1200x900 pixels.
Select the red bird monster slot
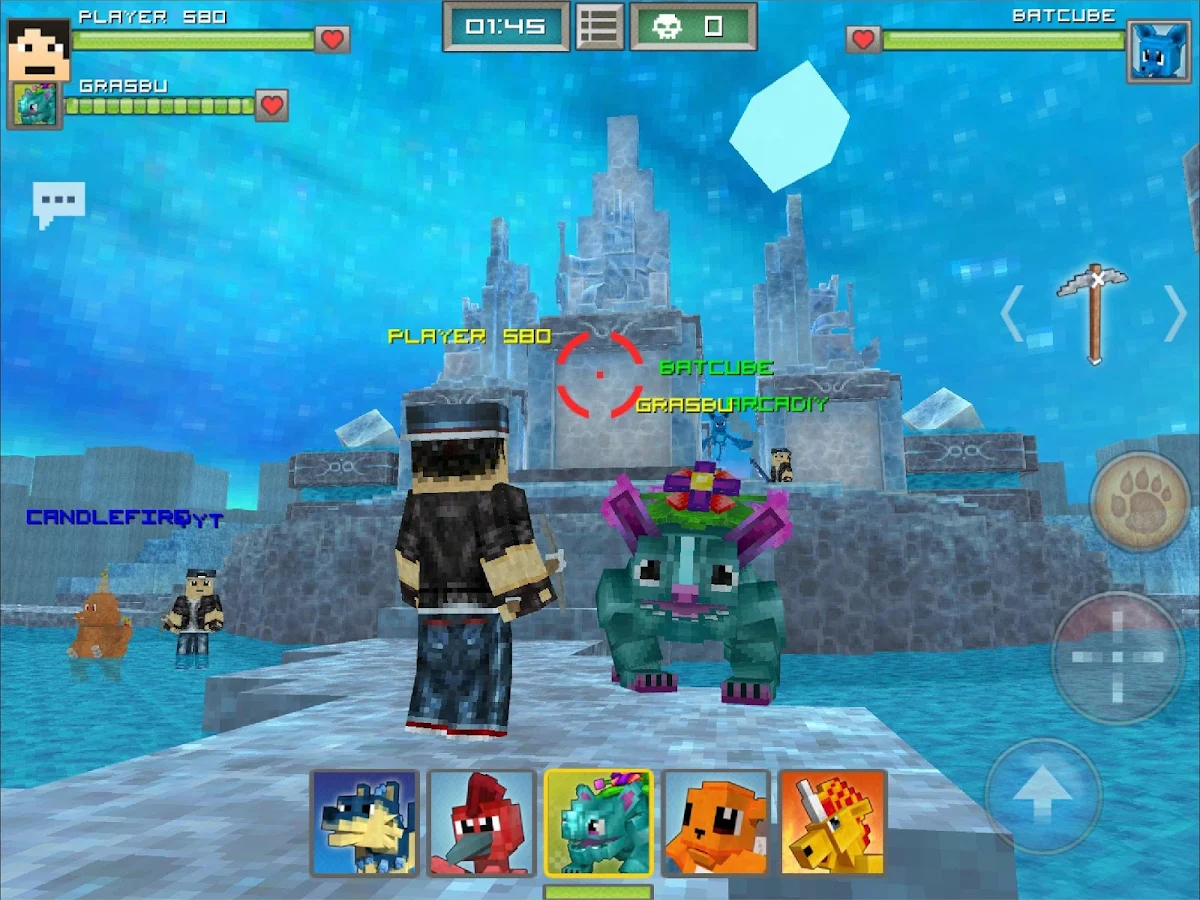(x=482, y=823)
